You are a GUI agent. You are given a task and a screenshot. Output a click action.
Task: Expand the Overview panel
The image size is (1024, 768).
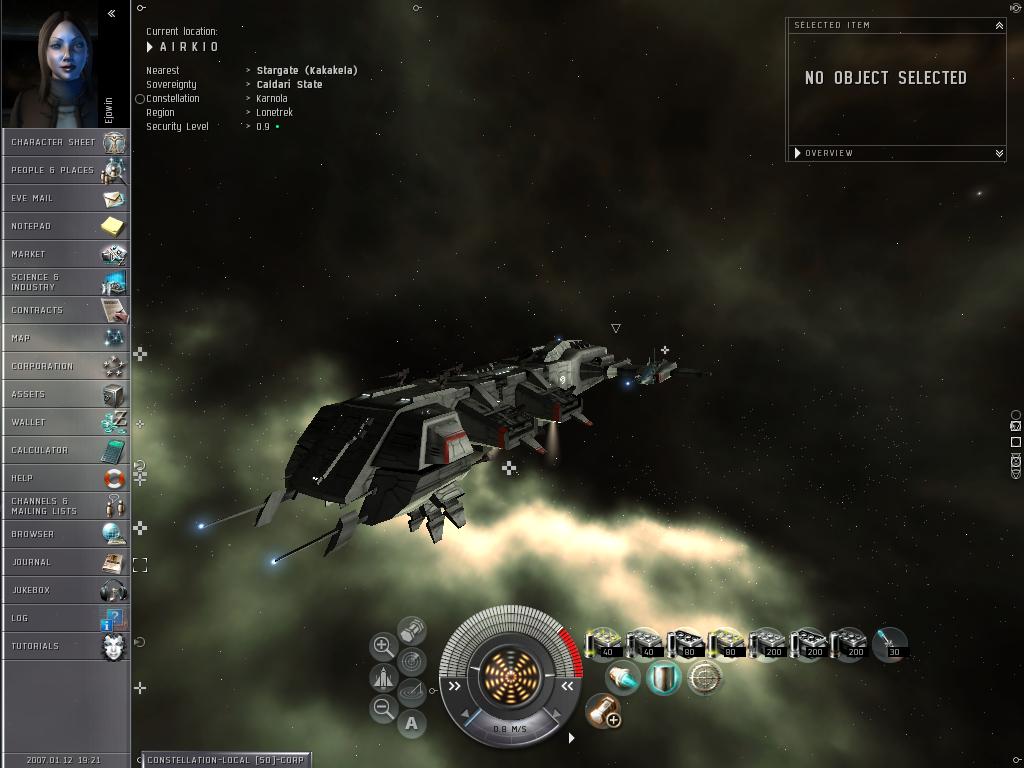[x=998, y=153]
